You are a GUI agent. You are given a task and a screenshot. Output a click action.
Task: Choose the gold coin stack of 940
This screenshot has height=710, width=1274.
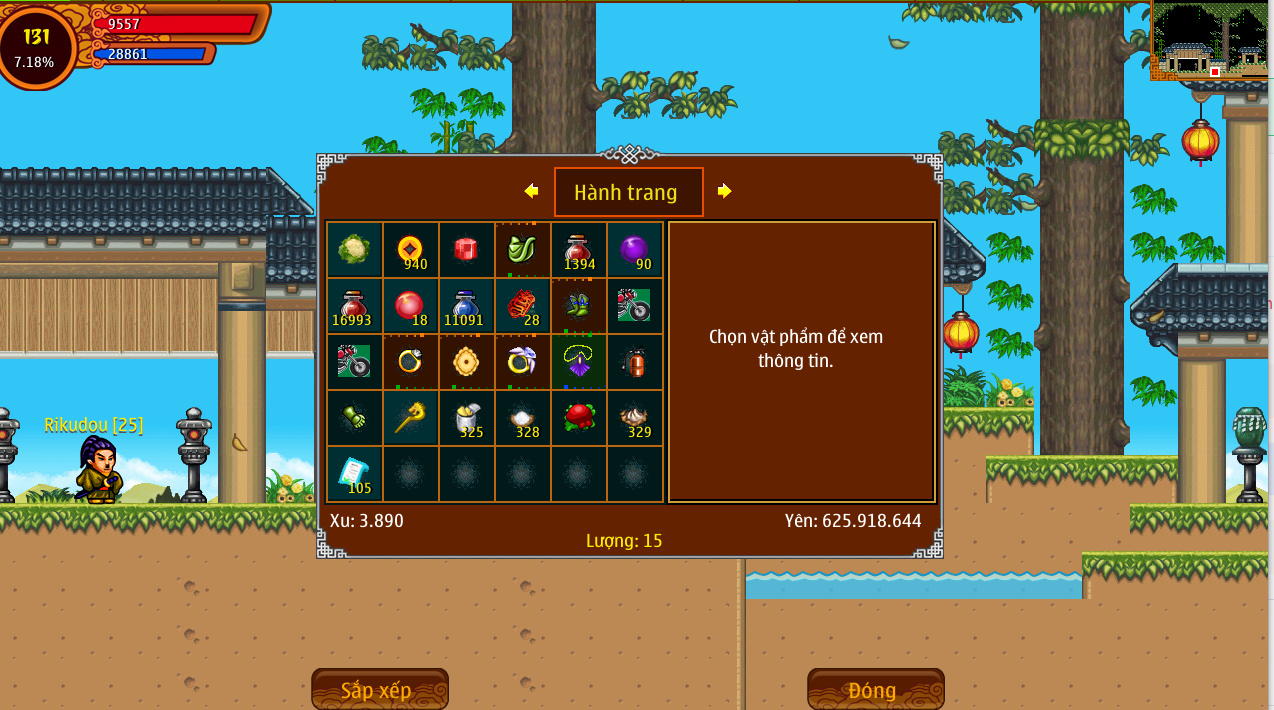pos(410,250)
